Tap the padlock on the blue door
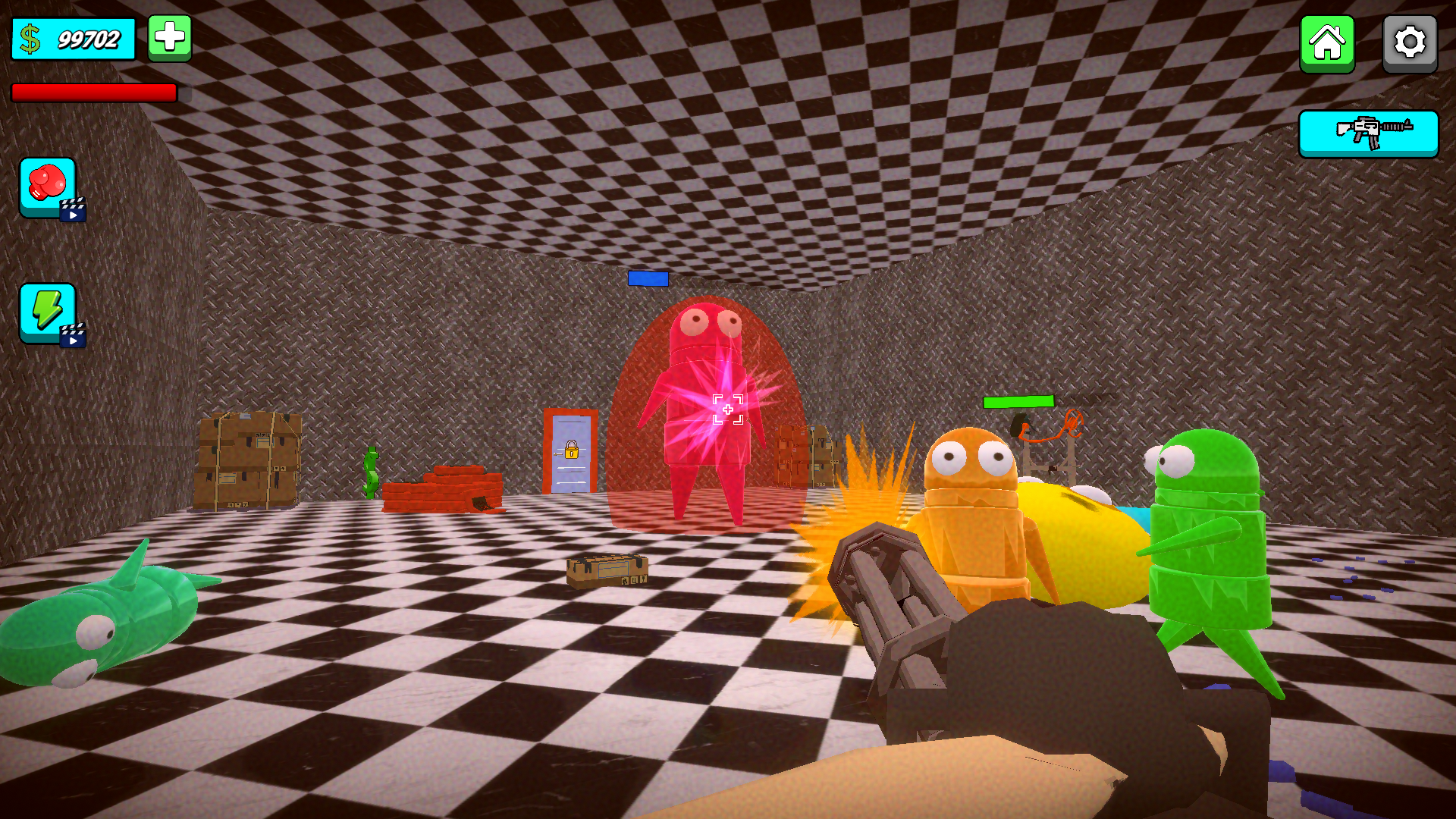The height and width of the screenshot is (819, 1456). point(570,450)
